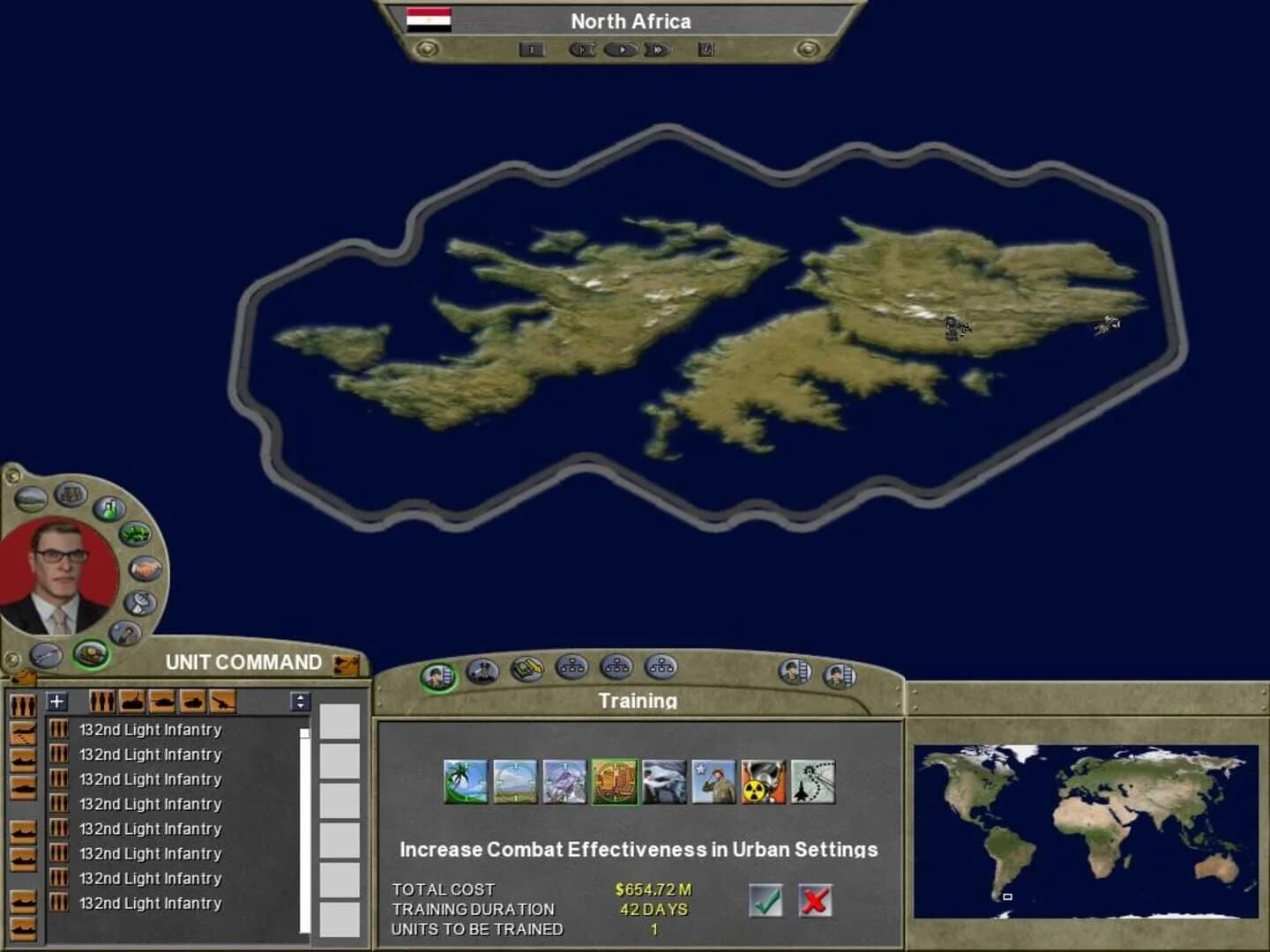
Task: Toggle the infantry unit filter icon
Action: click(102, 702)
